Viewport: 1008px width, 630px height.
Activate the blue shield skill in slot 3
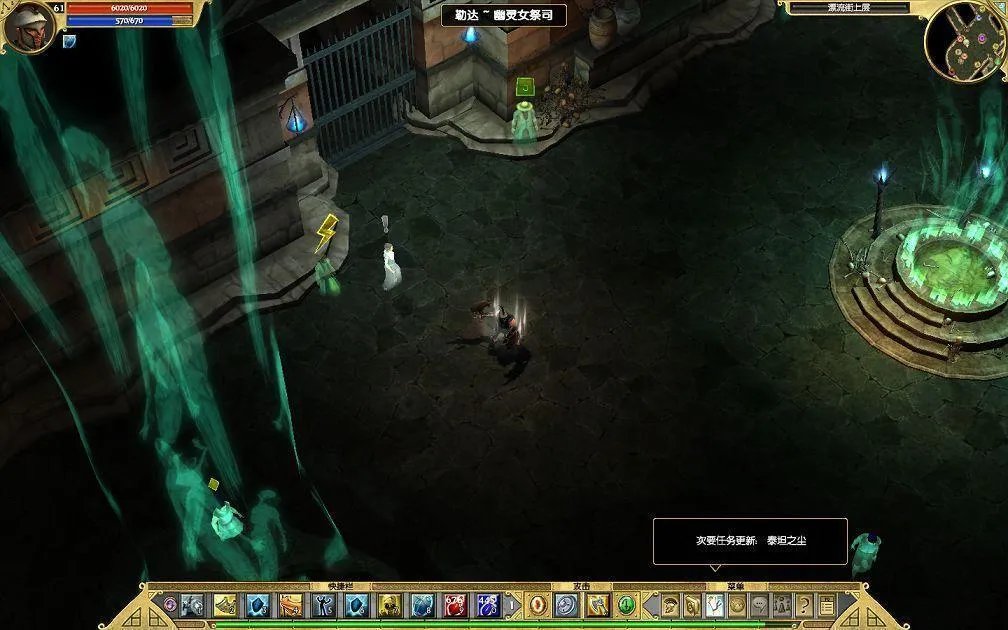point(258,605)
